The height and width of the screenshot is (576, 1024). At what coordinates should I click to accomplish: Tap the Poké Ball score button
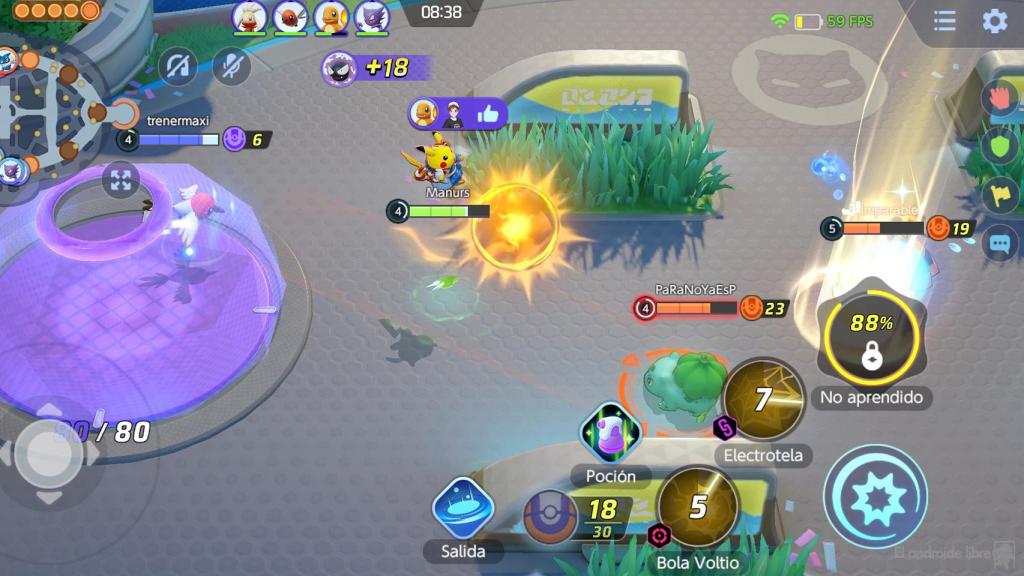(x=553, y=517)
